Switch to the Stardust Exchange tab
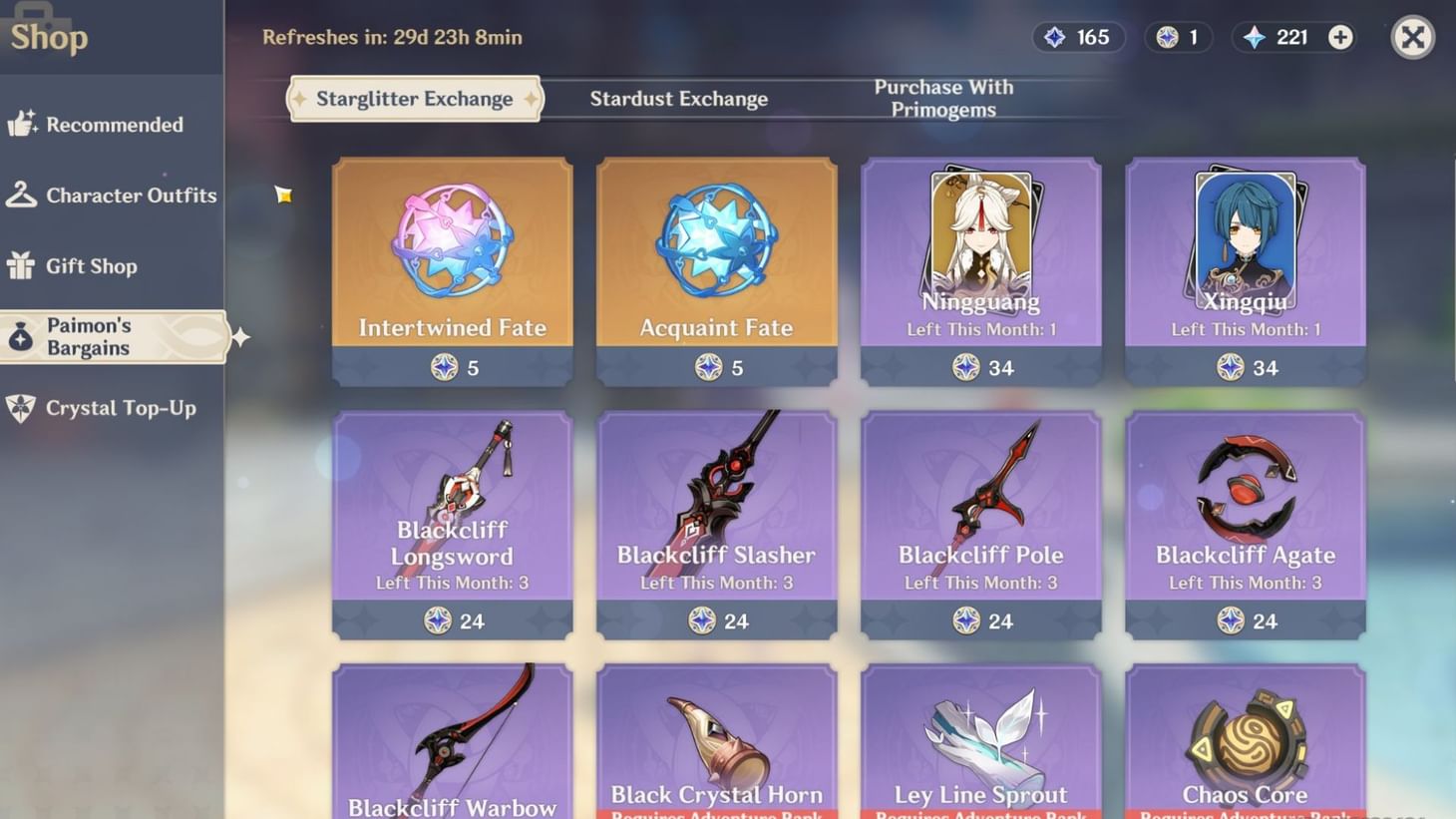Screen dimensions: 1456x819 (x=678, y=98)
